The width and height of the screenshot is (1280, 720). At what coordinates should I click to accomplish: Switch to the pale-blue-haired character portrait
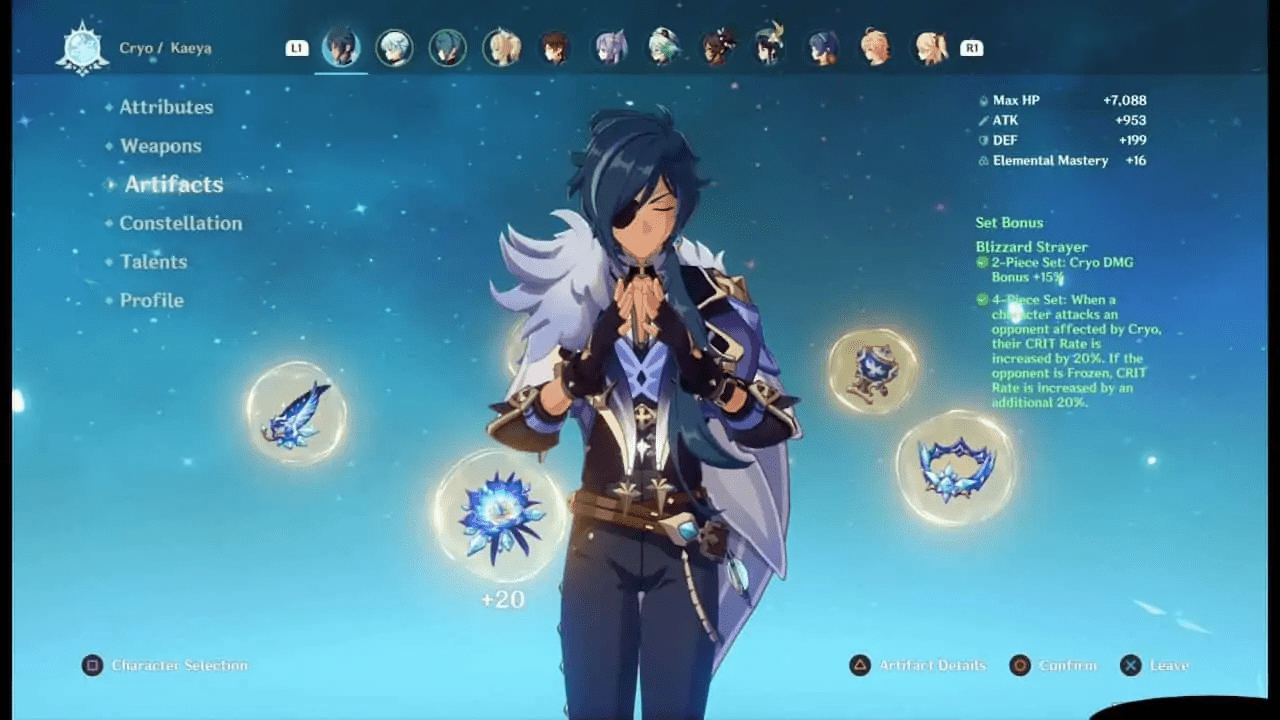(x=394, y=48)
